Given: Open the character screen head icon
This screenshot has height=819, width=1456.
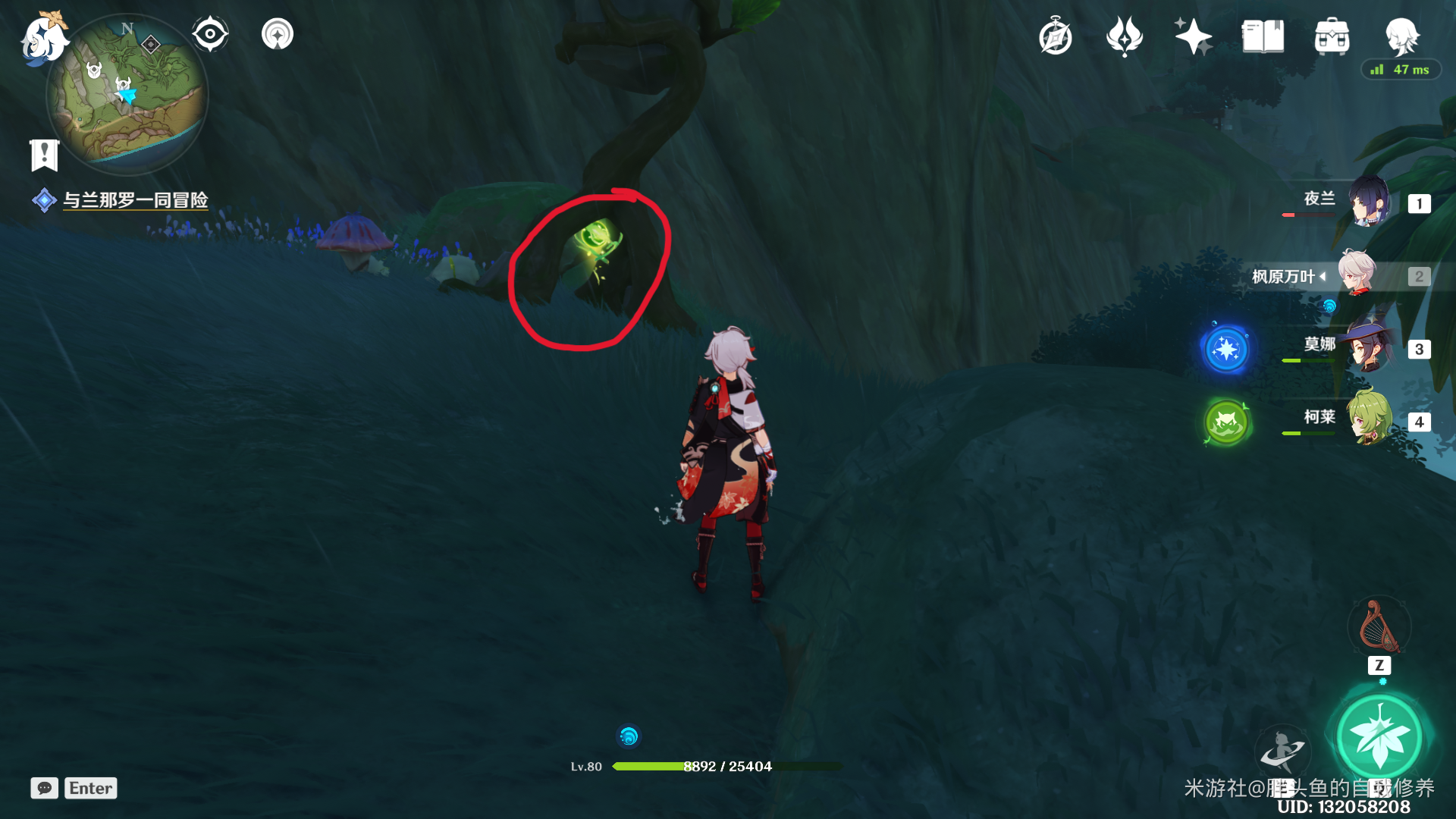Looking at the screenshot, I should 1401,36.
